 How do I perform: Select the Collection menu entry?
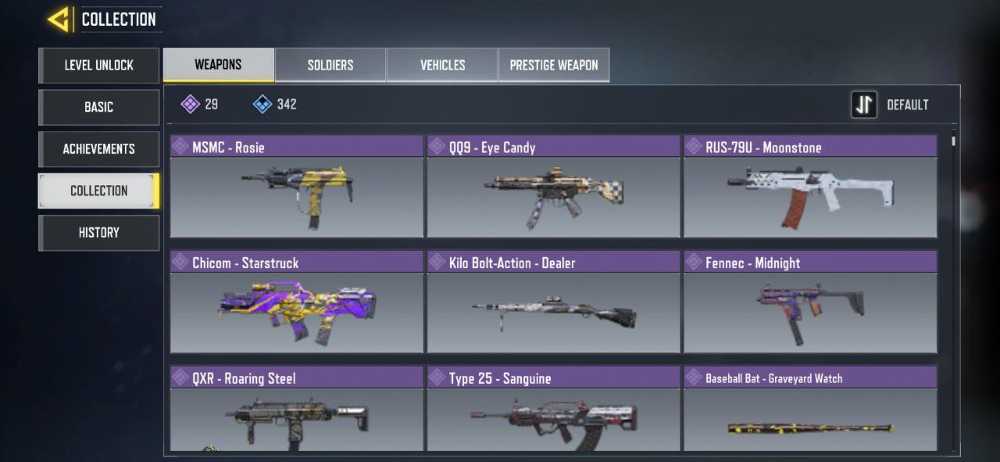coord(98,190)
